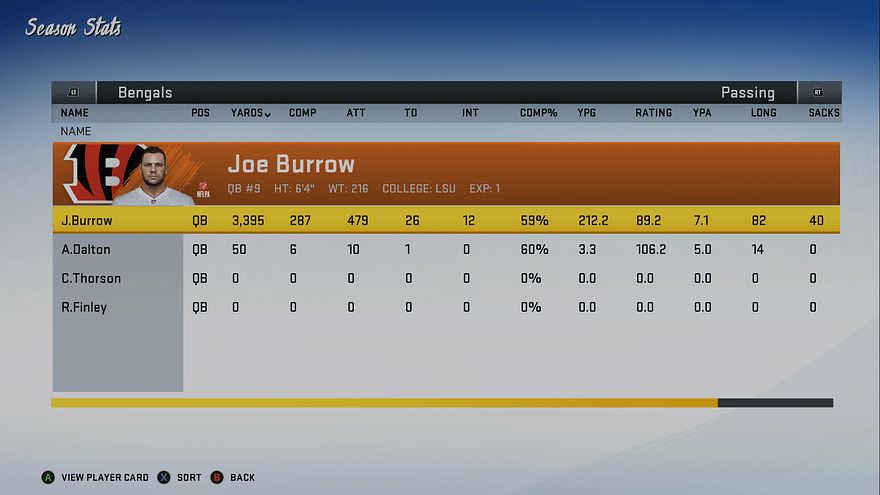
Task: Sort by the RATING column header
Action: pos(653,113)
